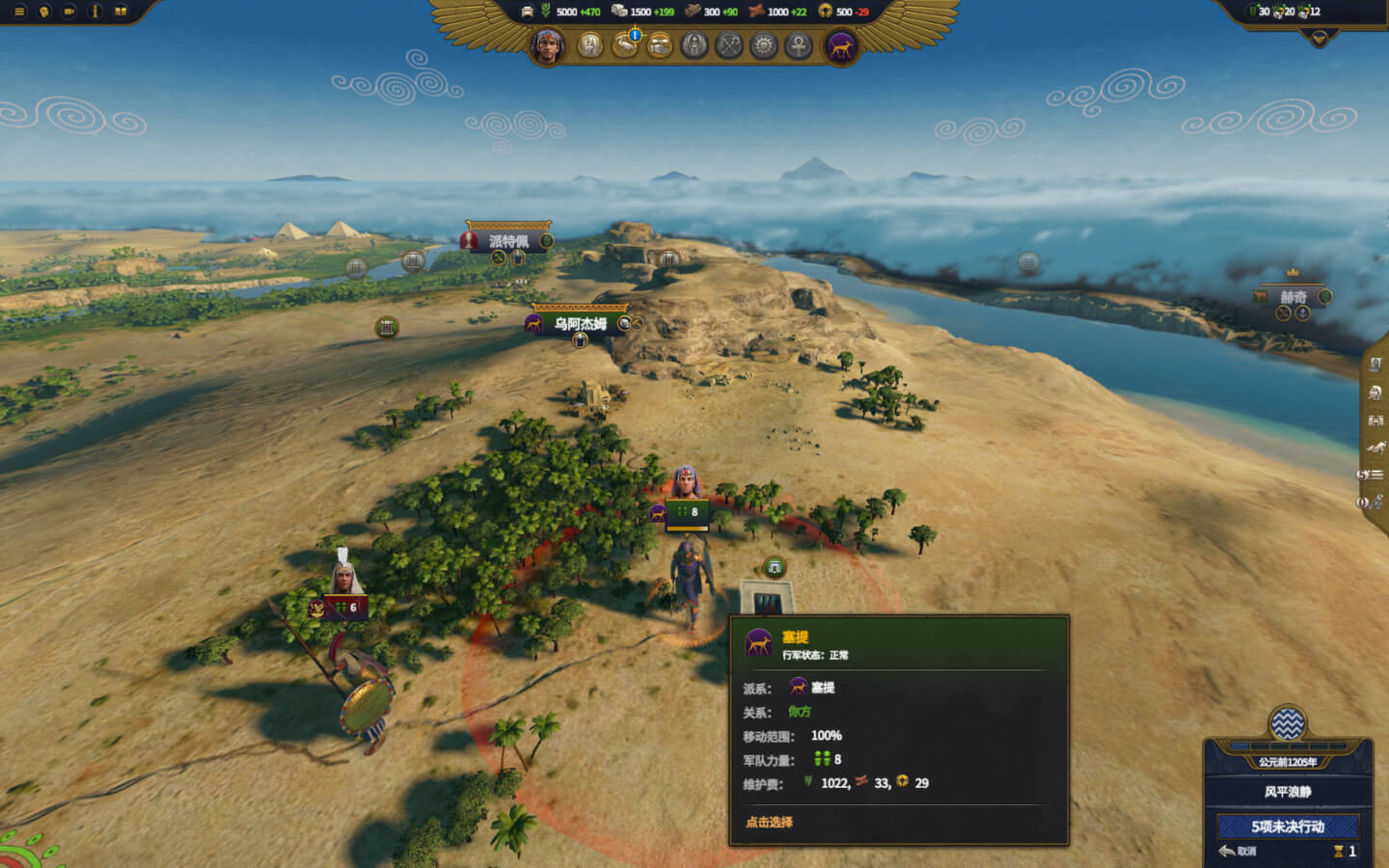
Task: Open the camera settings icon
Action: pos(69,12)
